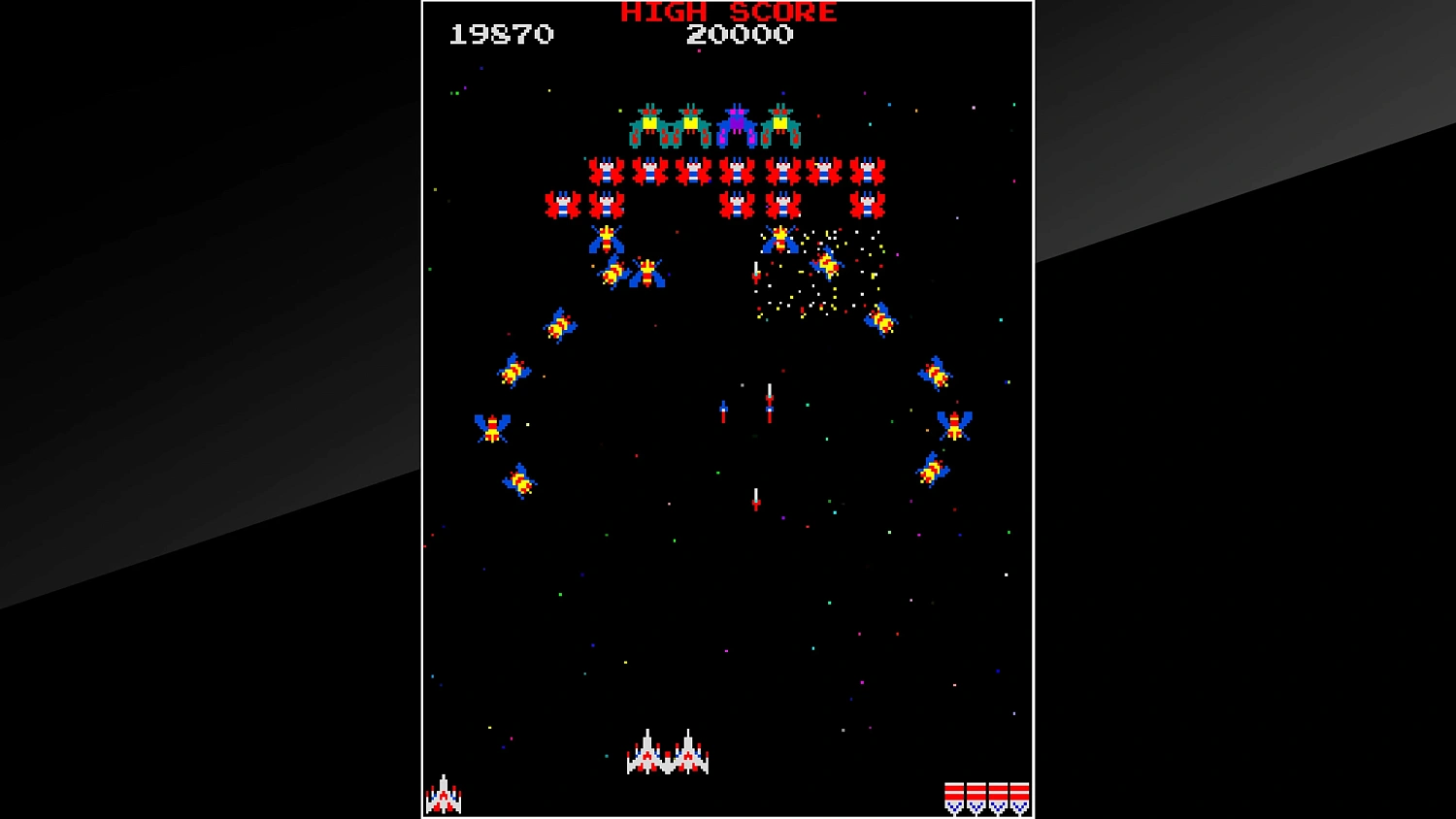Select the green boss Galaga at formation top
The height and width of the screenshot is (819, 1456).
tap(648, 124)
